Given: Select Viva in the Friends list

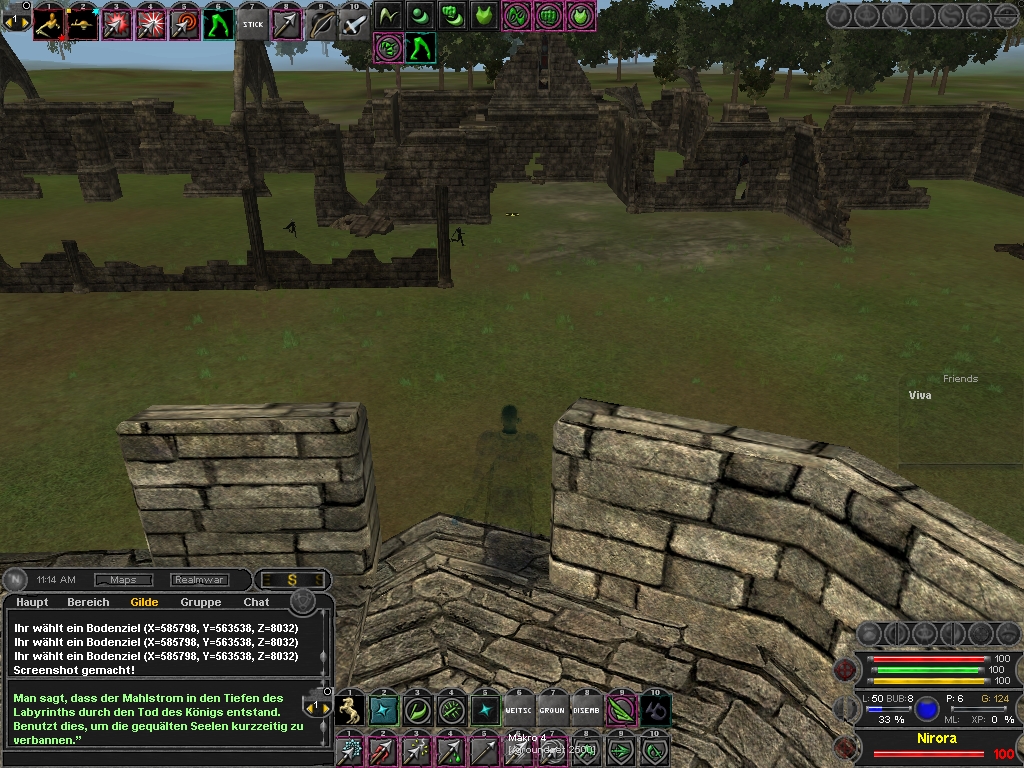Looking at the screenshot, I should (920, 396).
